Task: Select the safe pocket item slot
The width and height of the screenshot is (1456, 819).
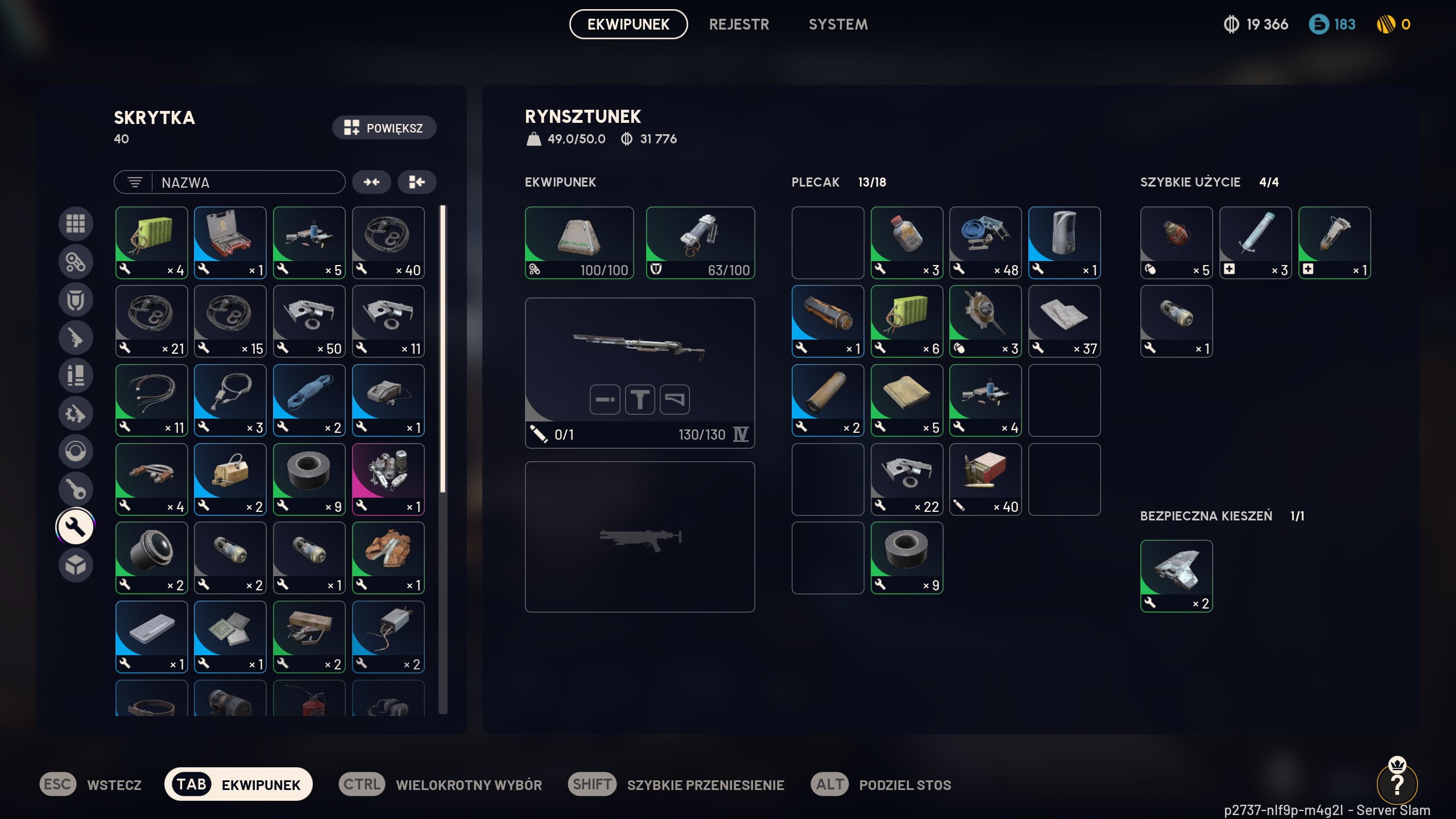Action: pos(1176,576)
